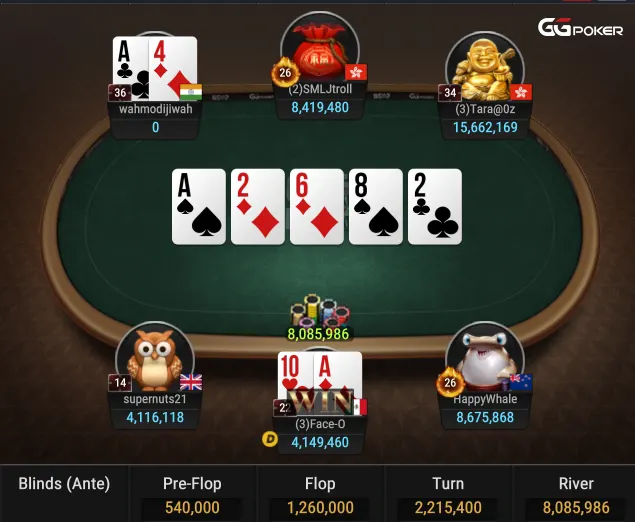Select the River street tab
The image size is (635, 522).
(x=574, y=494)
